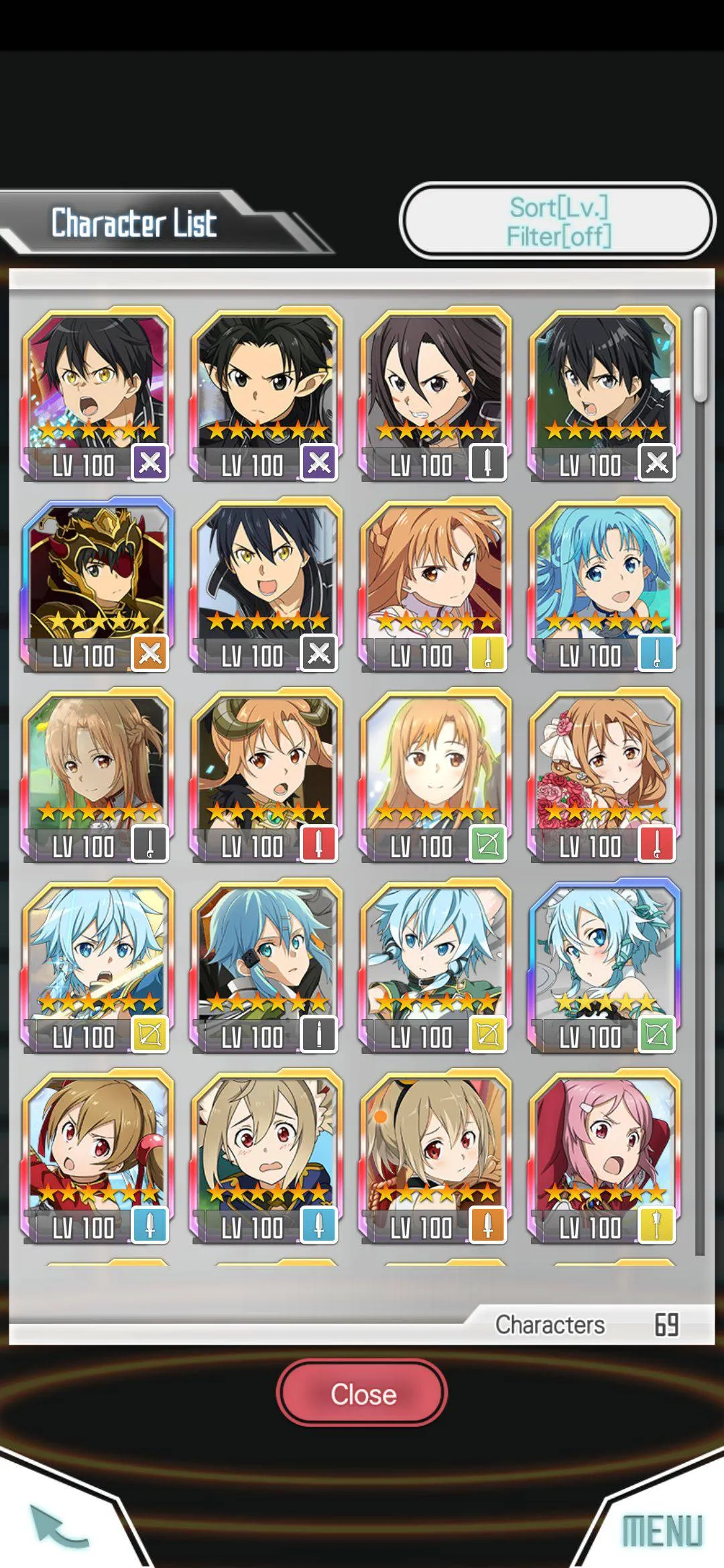Image resolution: width=724 pixels, height=1568 pixels.
Task: Pick the blue-haired girl with blue rapier icon
Action: [x=605, y=583]
